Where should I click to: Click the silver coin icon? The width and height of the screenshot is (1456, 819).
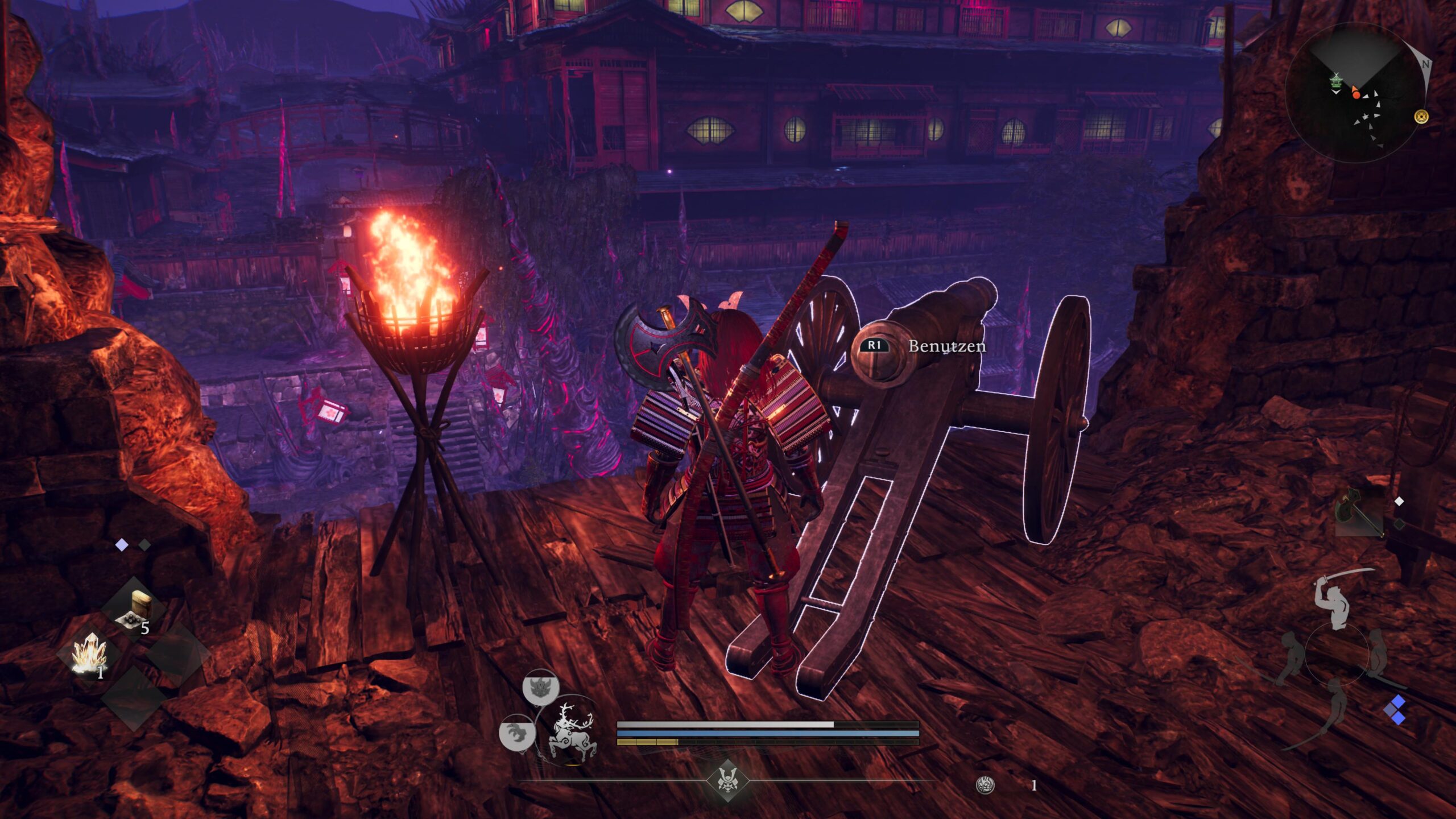(985, 785)
